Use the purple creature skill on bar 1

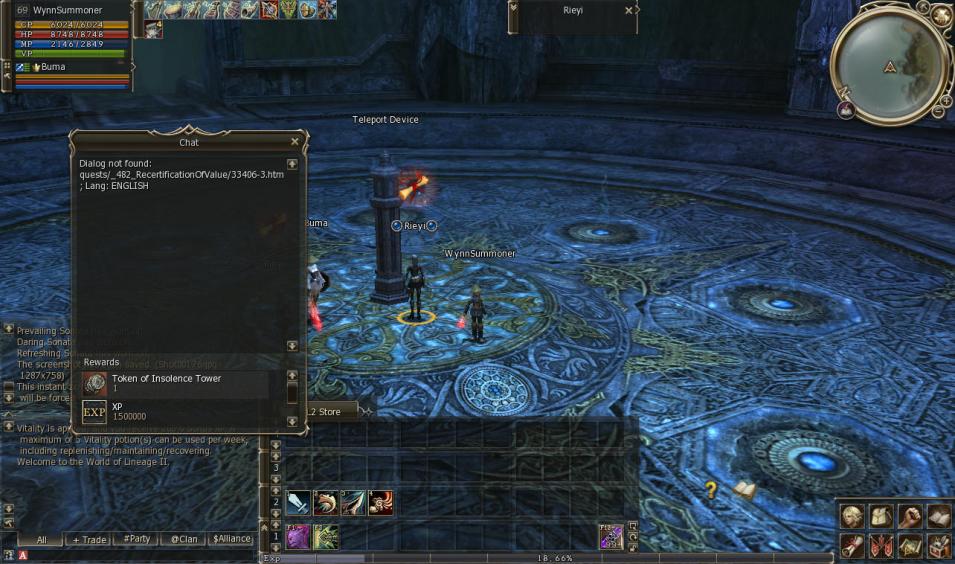[298, 537]
